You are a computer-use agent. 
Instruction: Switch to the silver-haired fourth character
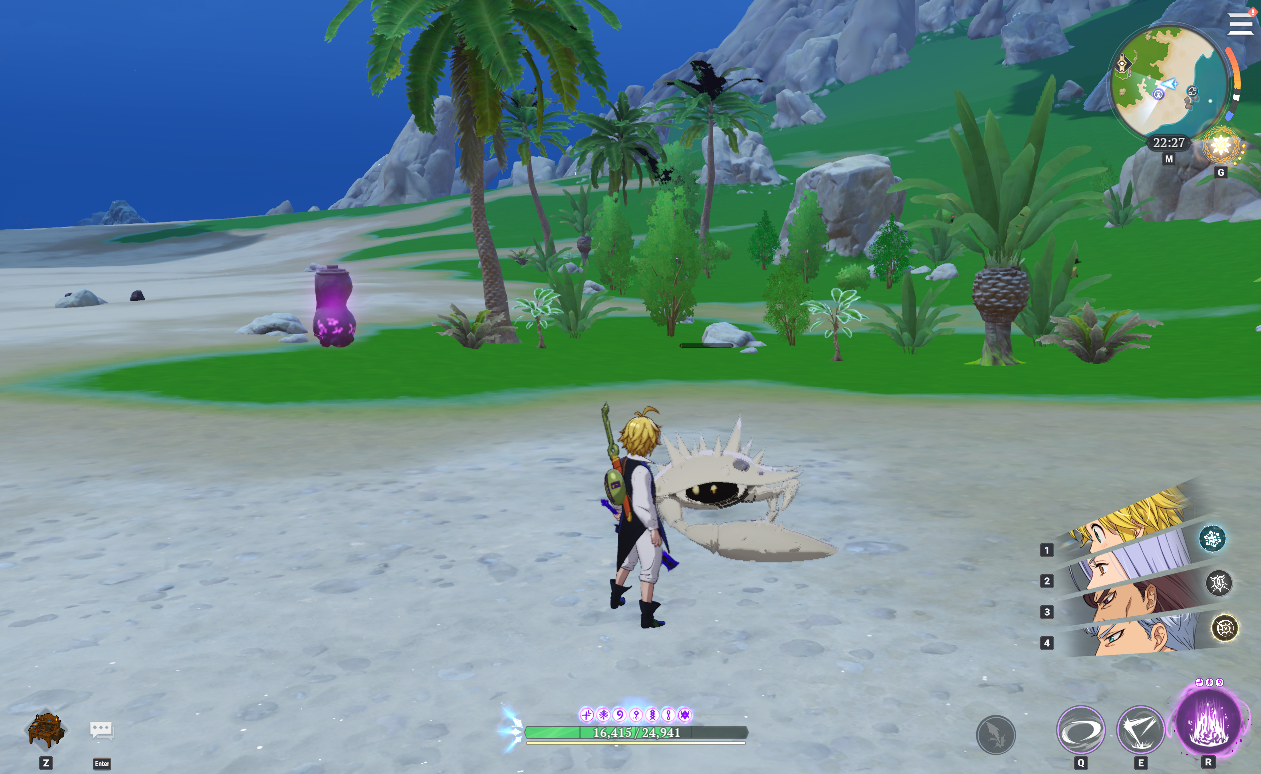point(1128,638)
